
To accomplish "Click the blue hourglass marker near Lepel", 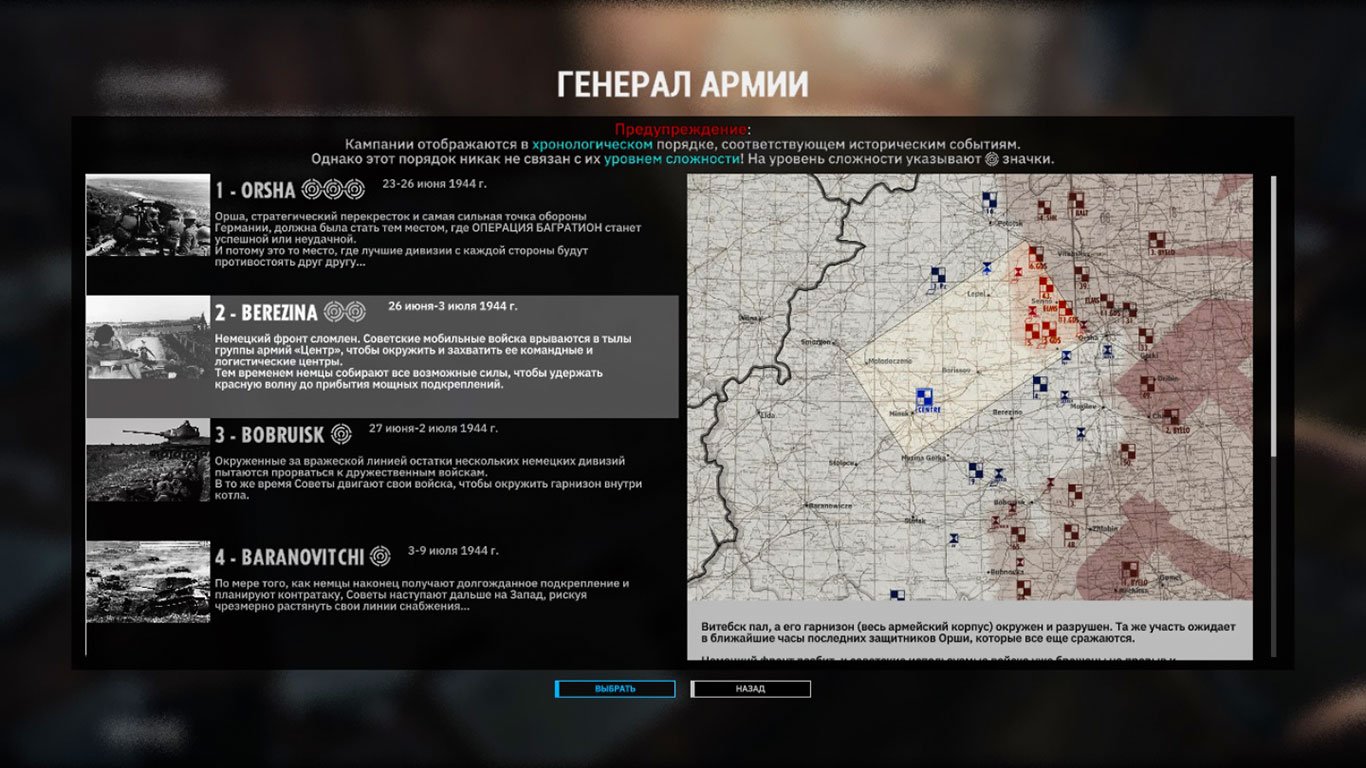I will tap(986, 269).
